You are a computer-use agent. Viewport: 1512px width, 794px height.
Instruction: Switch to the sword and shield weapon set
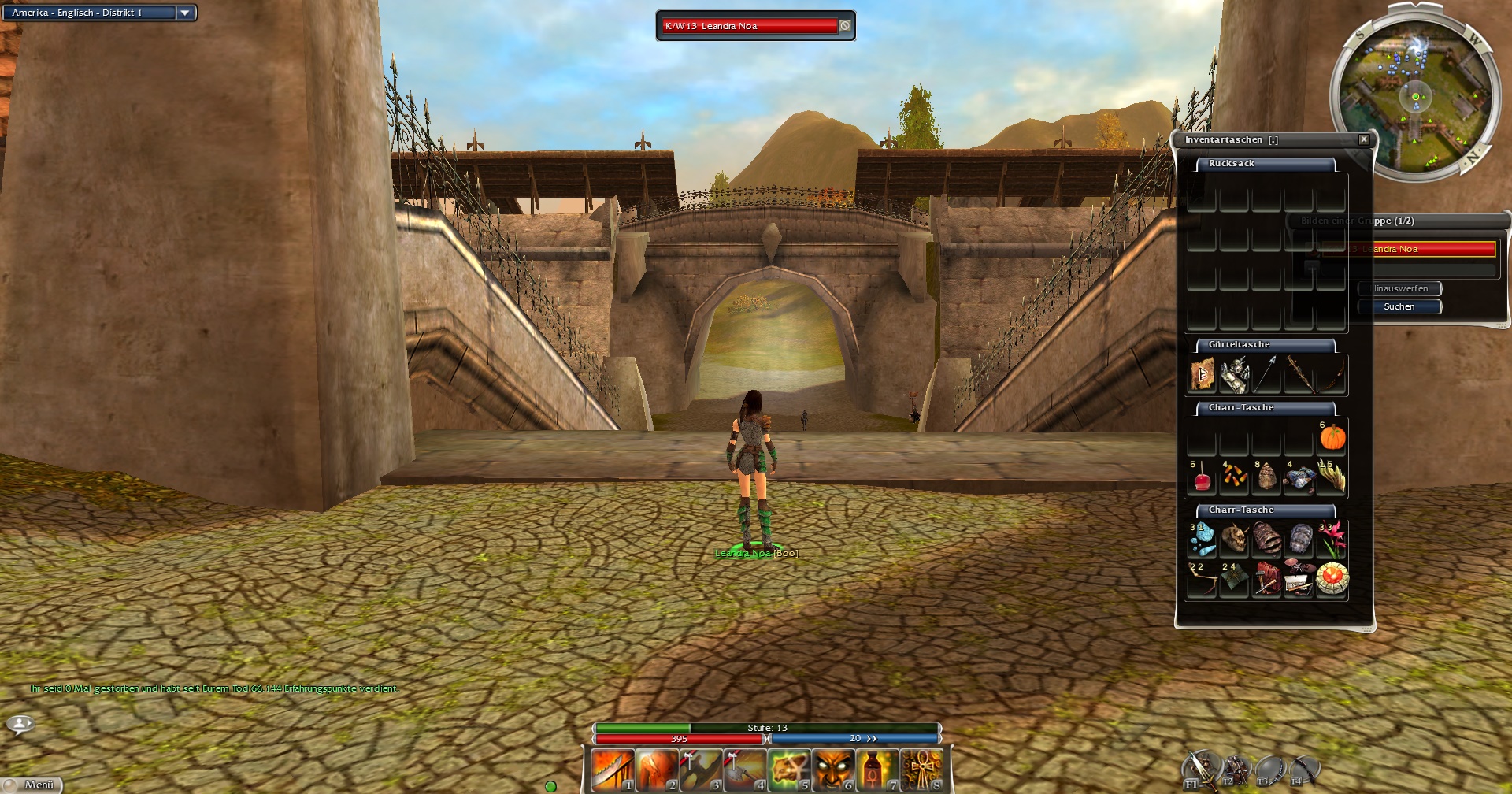click(x=1200, y=769)
